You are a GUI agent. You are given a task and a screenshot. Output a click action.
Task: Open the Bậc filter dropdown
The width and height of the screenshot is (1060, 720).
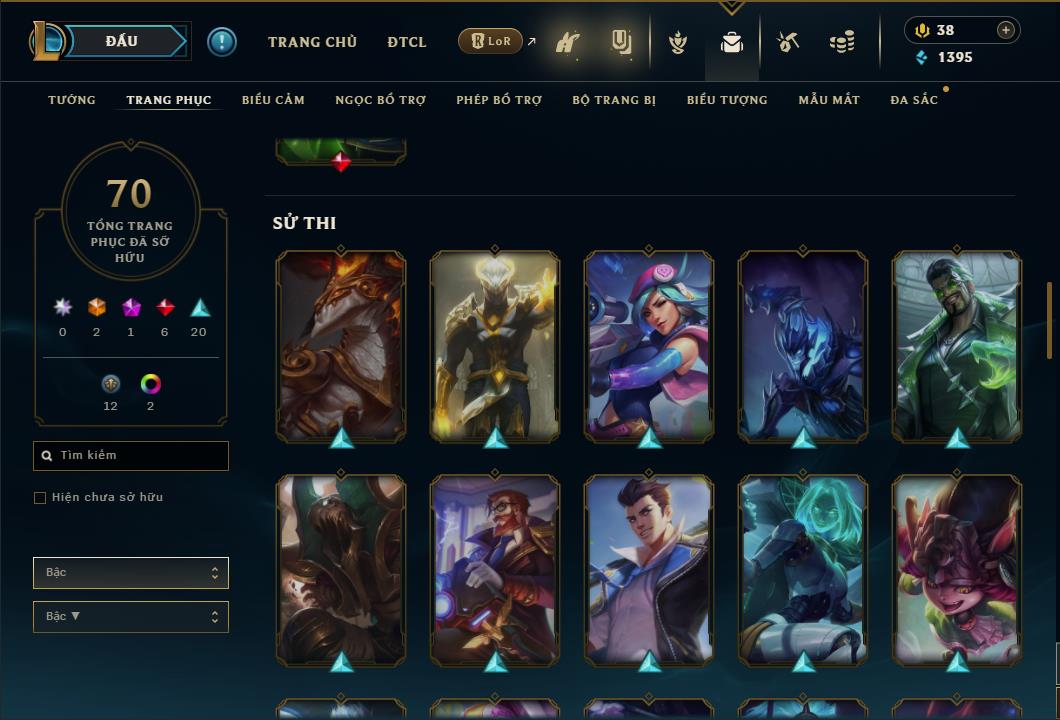[x=131, y=573]
